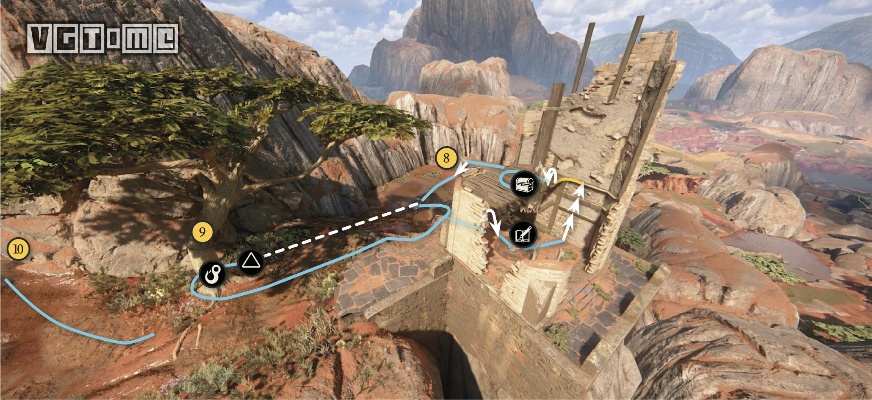872x400 pixels.
Task: Choose the yellow waypoint marker 10
Action: [x=17, y=249]
